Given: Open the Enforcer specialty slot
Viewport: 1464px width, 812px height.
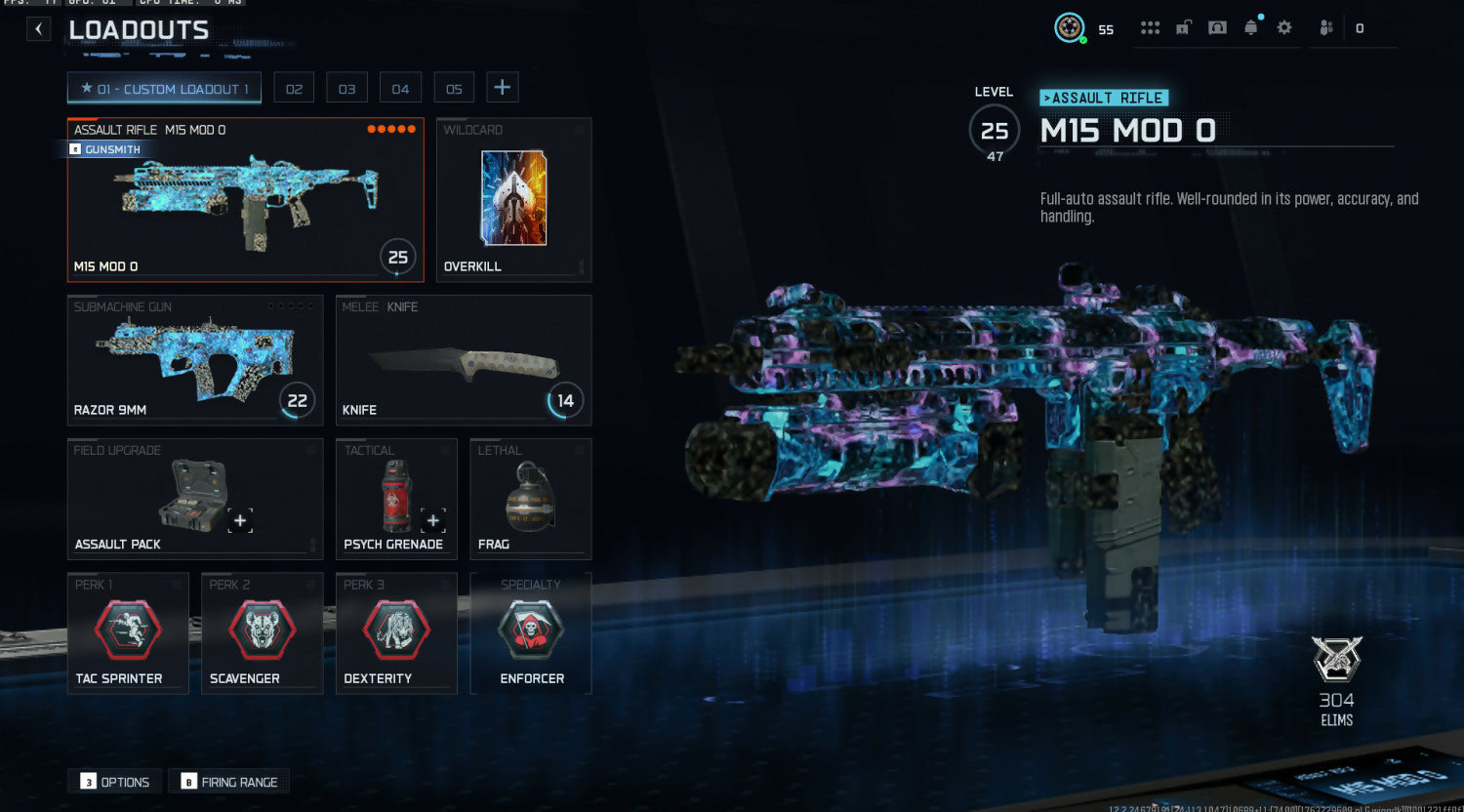Looking at the screenshot, I should point(530,633).
